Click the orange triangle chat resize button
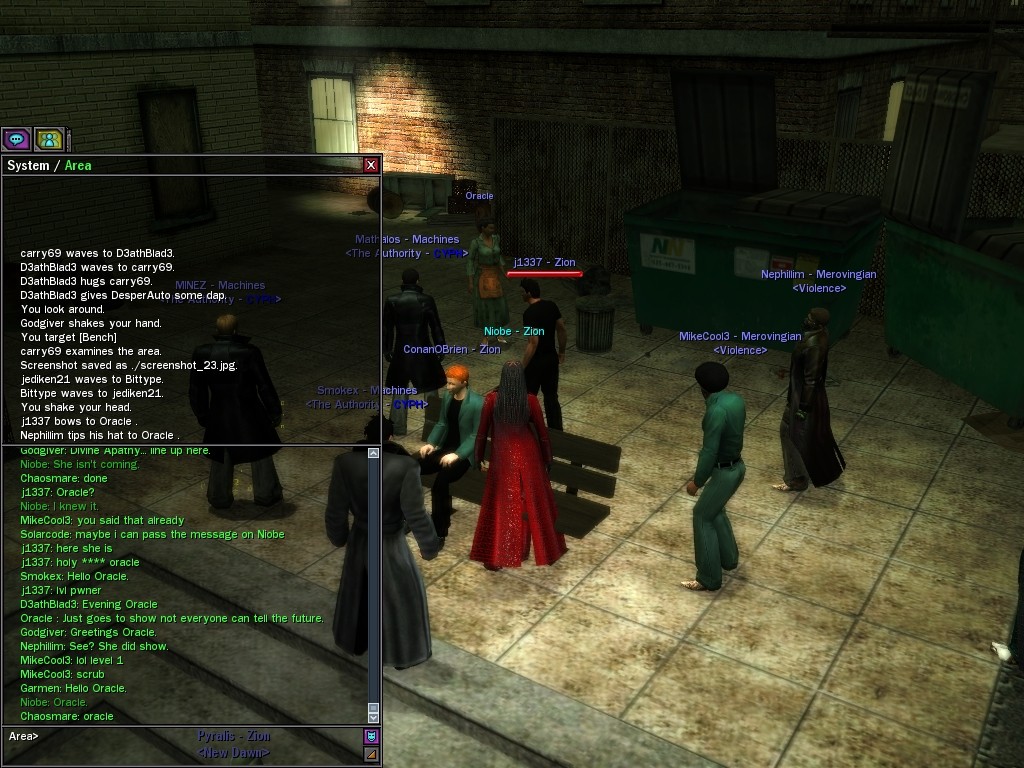This screenshot has height=768, width=1024. pos(371,753)
